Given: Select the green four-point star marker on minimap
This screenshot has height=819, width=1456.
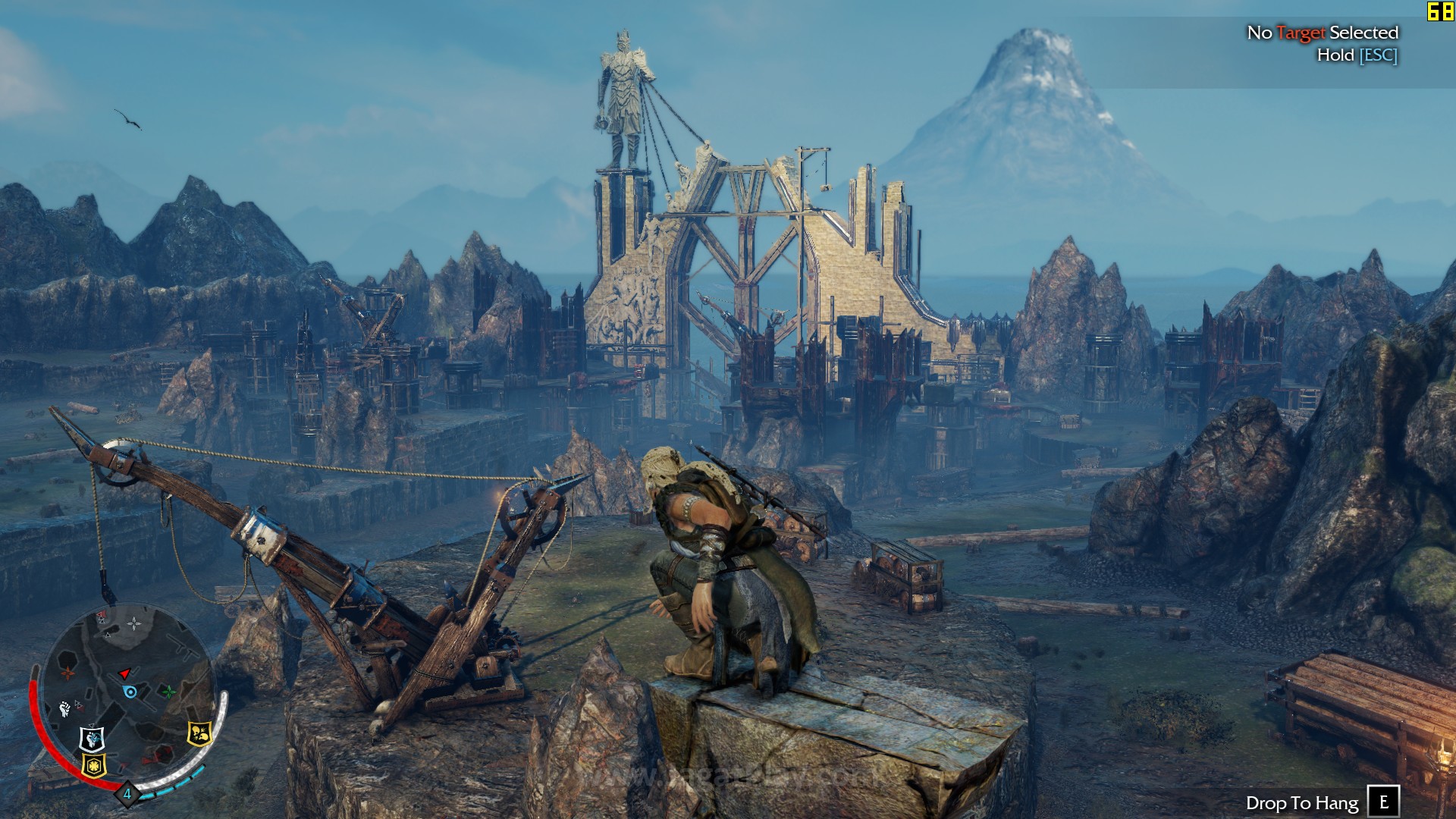Looking at the screenshot, I should 168,692.
